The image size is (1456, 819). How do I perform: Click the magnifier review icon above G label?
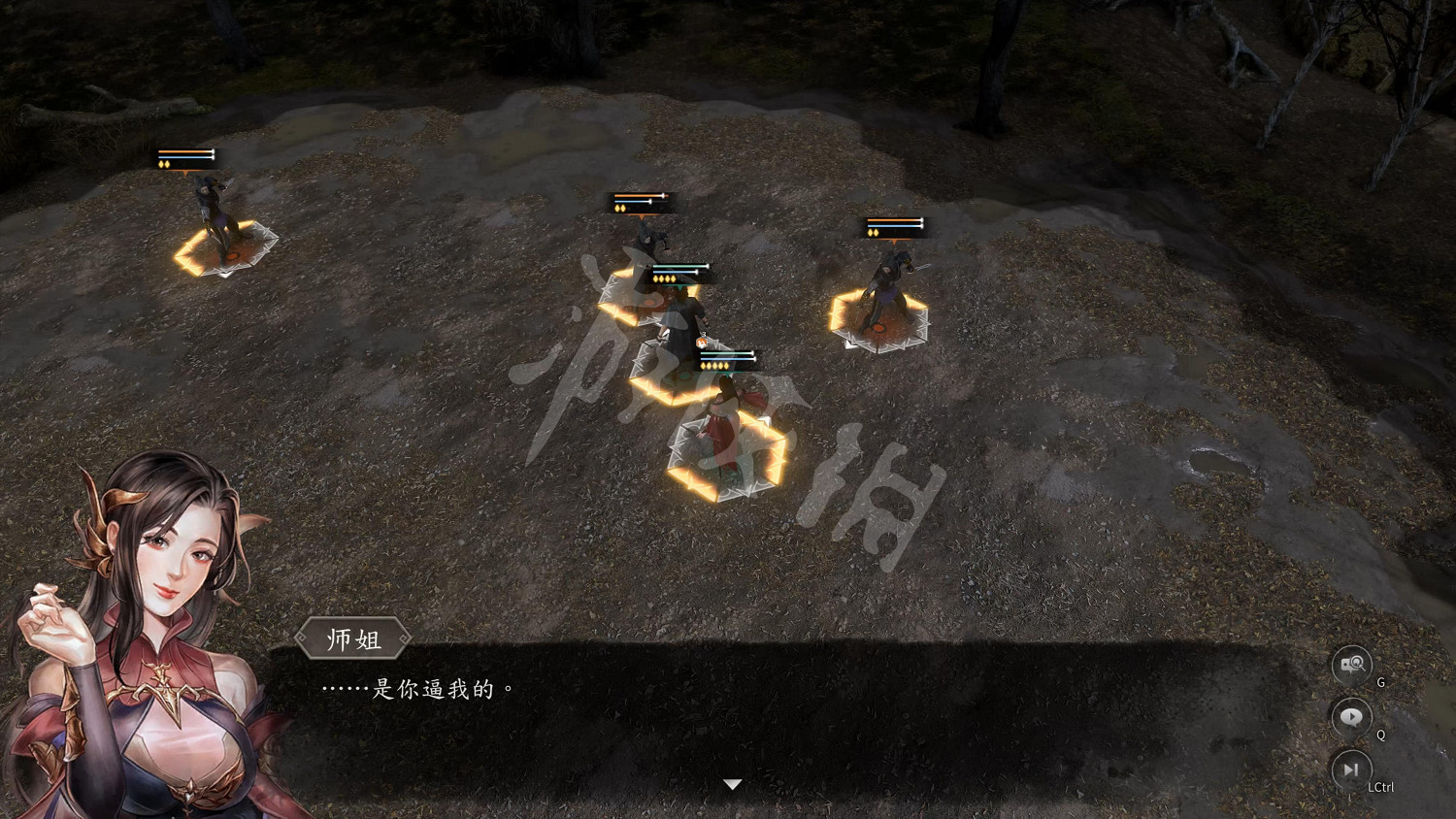(1351, 663)
